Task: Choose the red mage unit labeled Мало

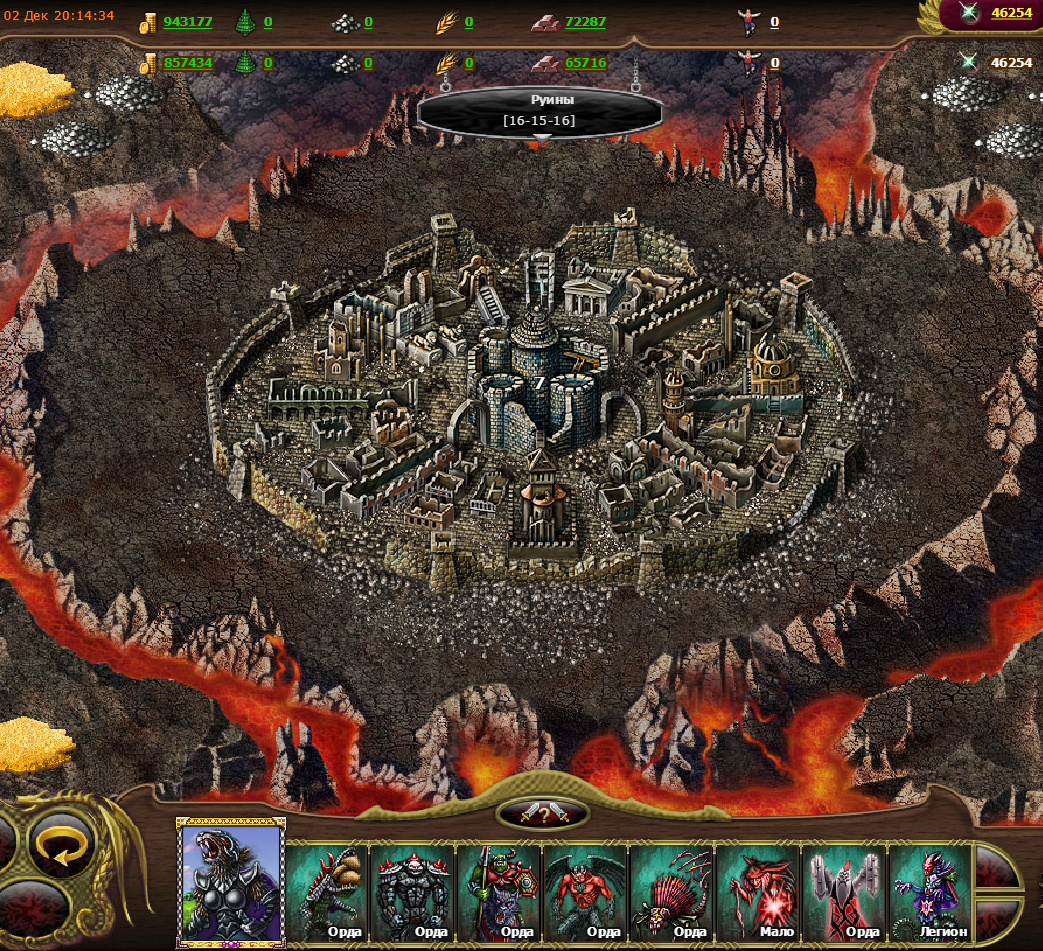Action: coord(757,890)
